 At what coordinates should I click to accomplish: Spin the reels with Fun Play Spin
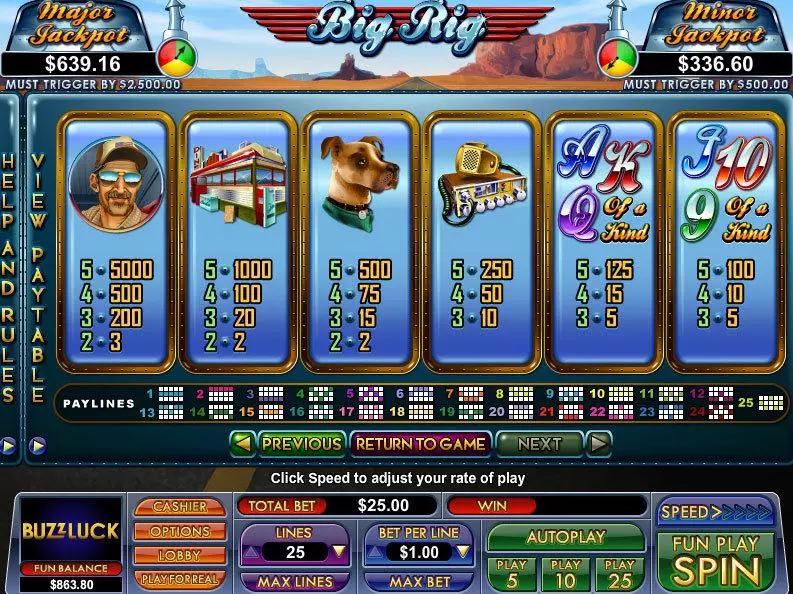tap(714, 560)
